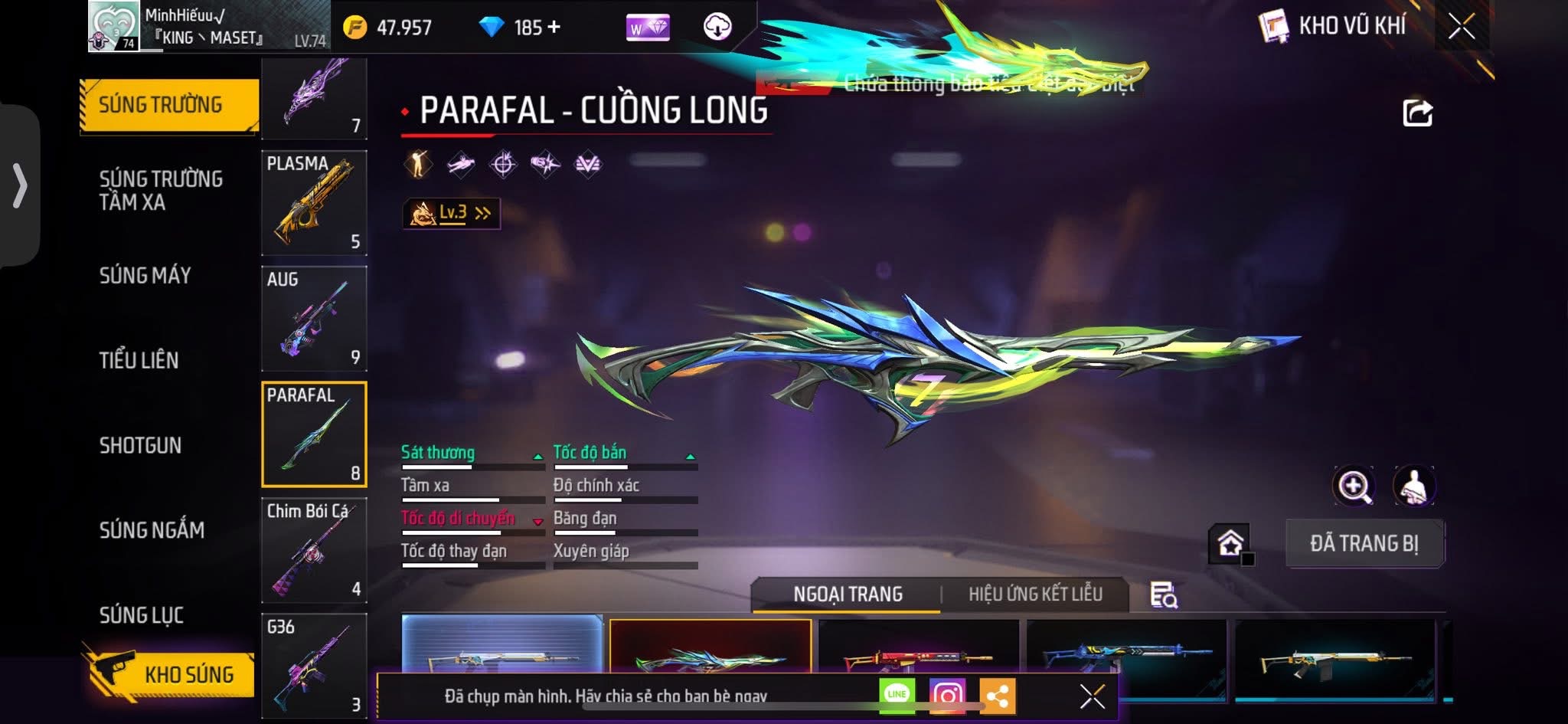1568x724 pixels.
Task: Select the PLASMA weapon tile
Action: 314,203
